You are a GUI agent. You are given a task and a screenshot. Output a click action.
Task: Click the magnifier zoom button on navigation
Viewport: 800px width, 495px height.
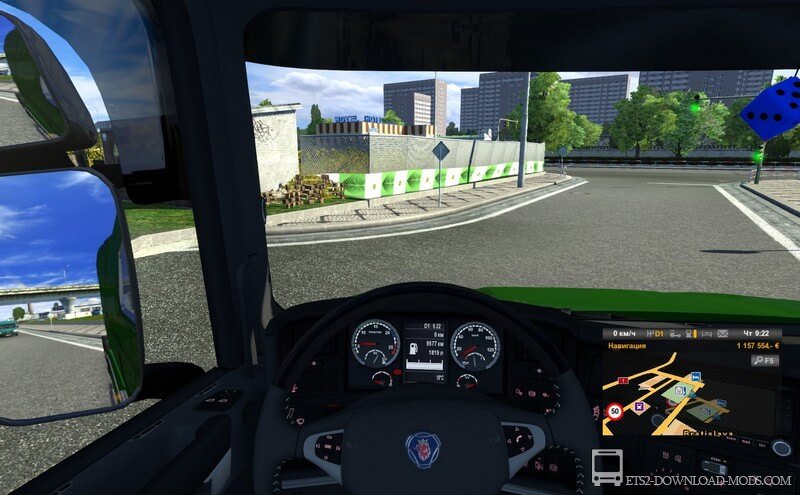(x=756, y=361)
